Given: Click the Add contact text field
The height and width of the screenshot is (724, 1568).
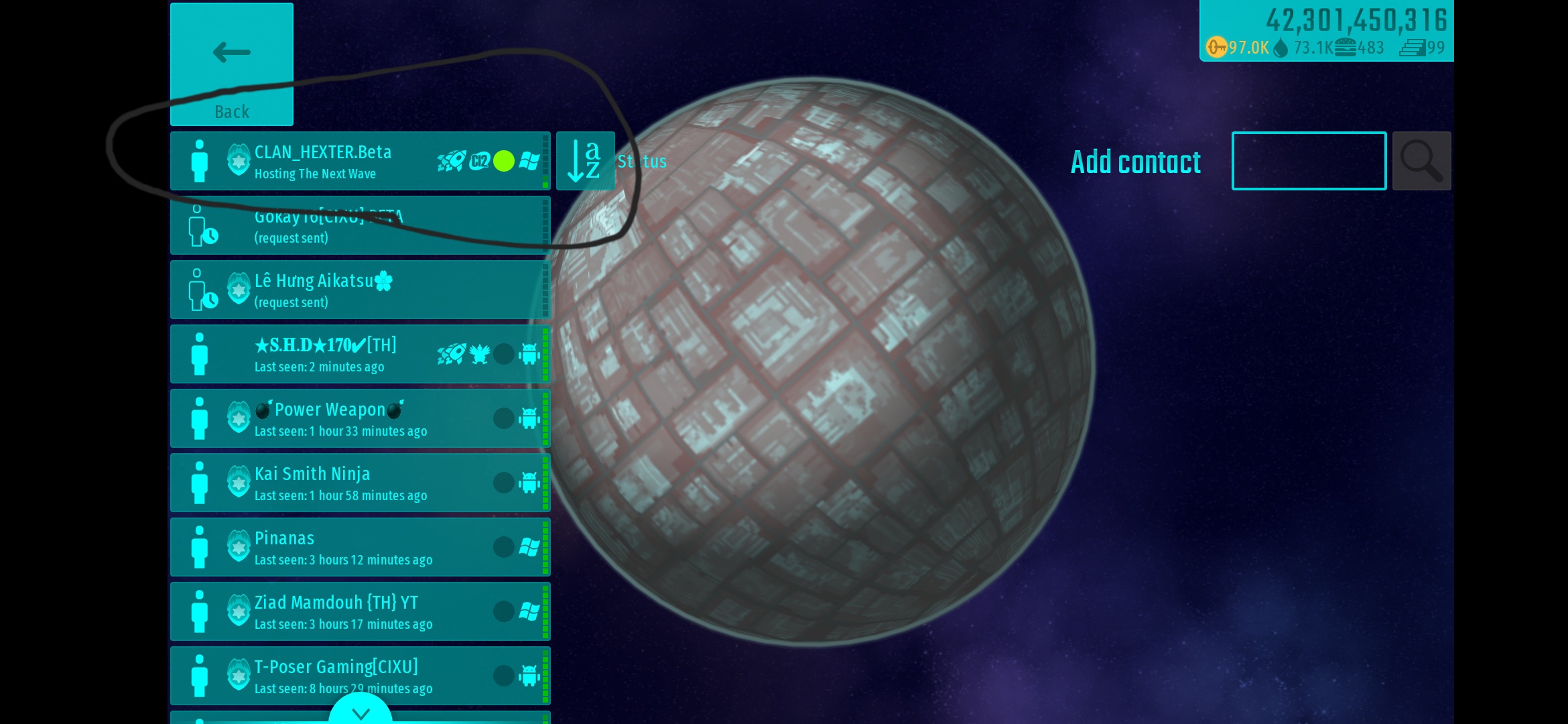Looking at the screenshot, I should pos(1309,162).
